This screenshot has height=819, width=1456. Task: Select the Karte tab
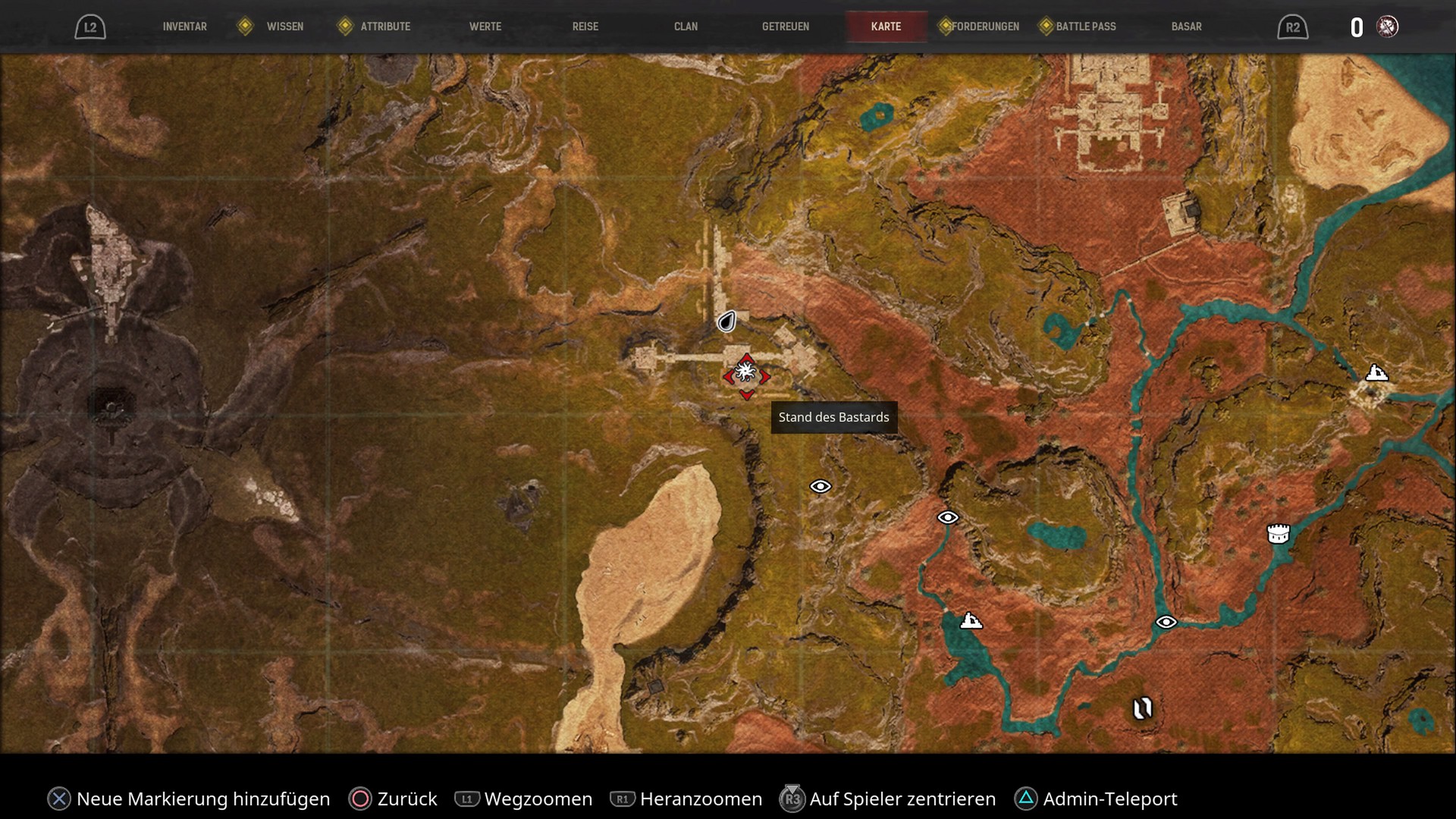tap(886, 27)
